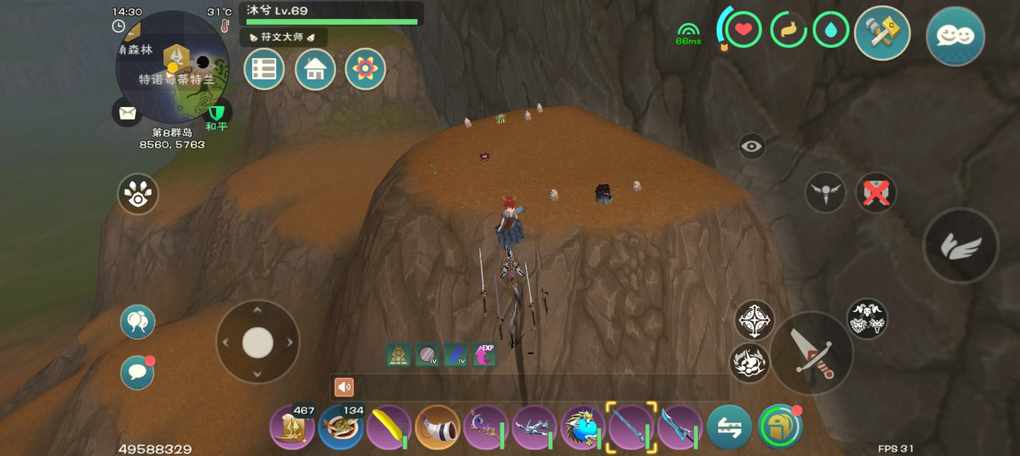The height and width of the screenshot is (456, 1020).
Task: Select the blue bird creature hotbar slot
Action: [x=582, y=427]
